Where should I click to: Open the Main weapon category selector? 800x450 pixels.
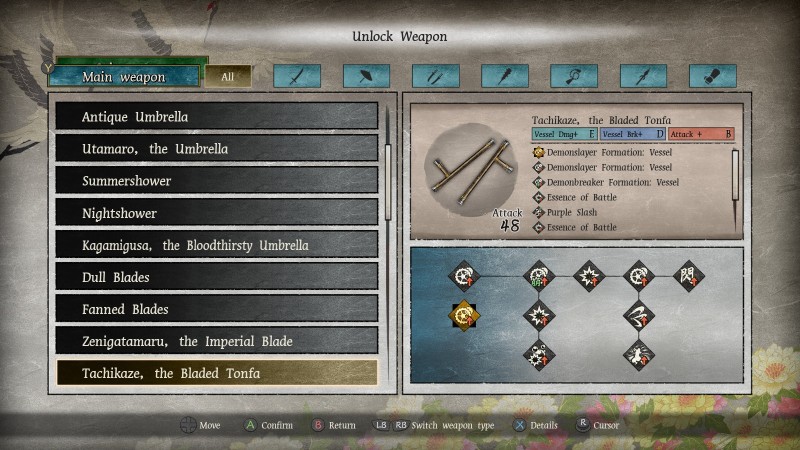124,77
